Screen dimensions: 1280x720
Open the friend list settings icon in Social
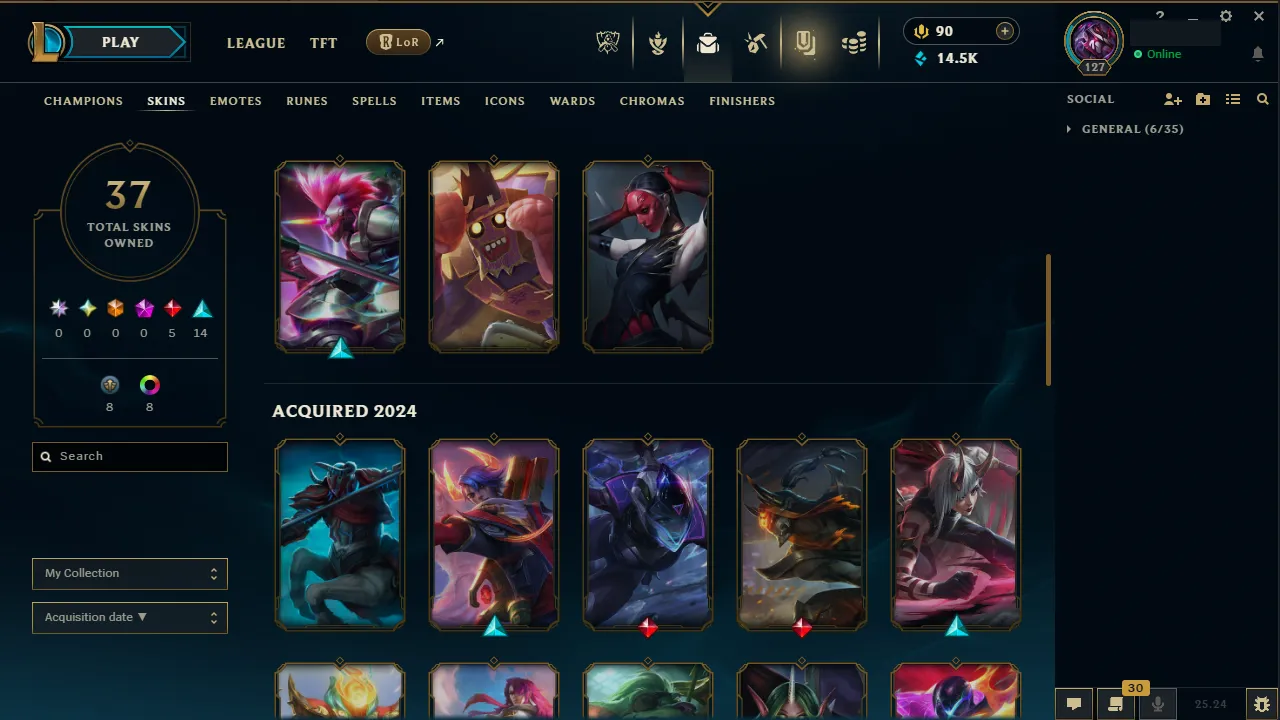tap(1233, 99)
